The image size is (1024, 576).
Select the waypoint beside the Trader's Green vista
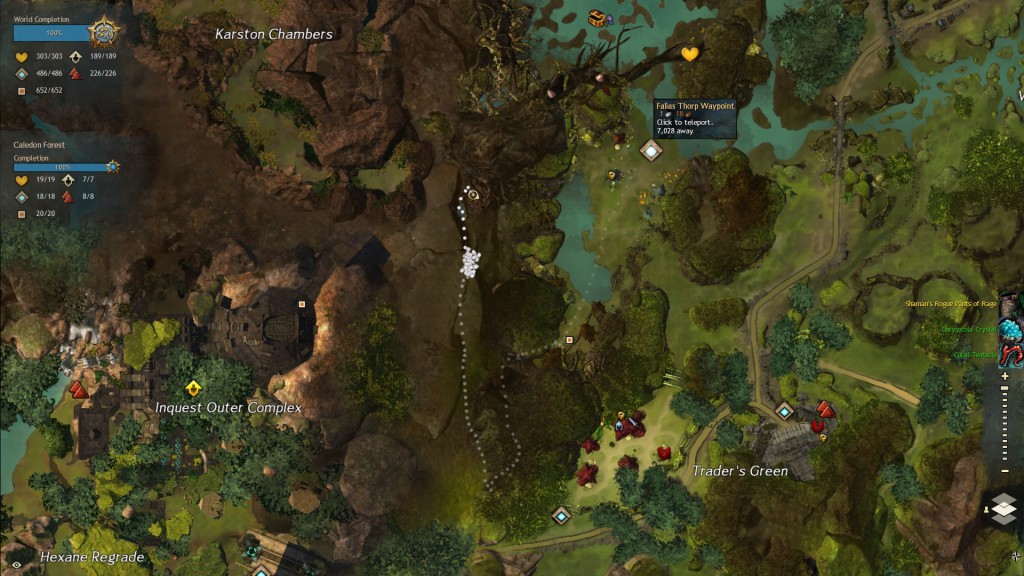(x=785, y=410)
